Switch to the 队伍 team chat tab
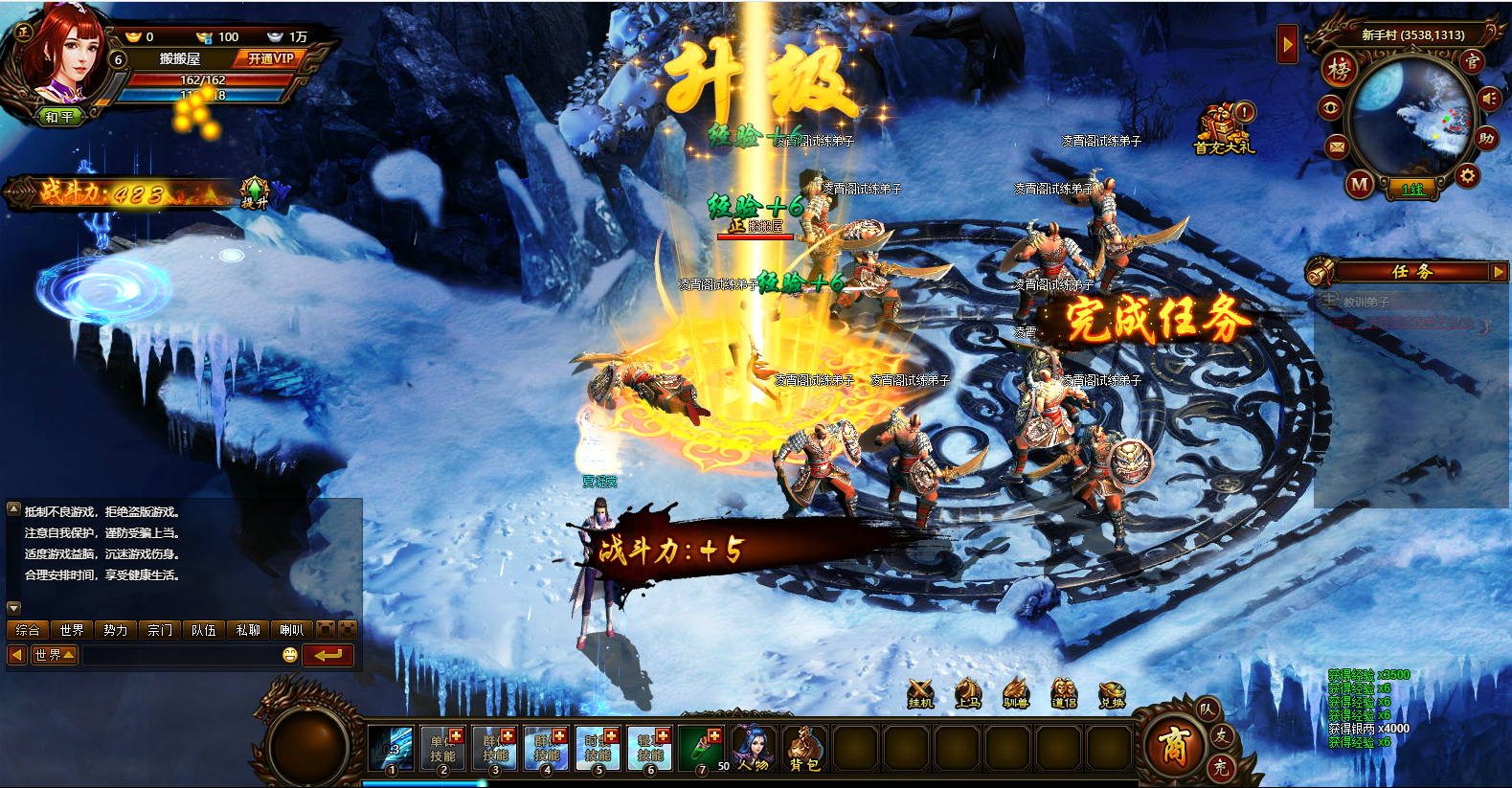The image size is (1512, 788). point(203,630)
